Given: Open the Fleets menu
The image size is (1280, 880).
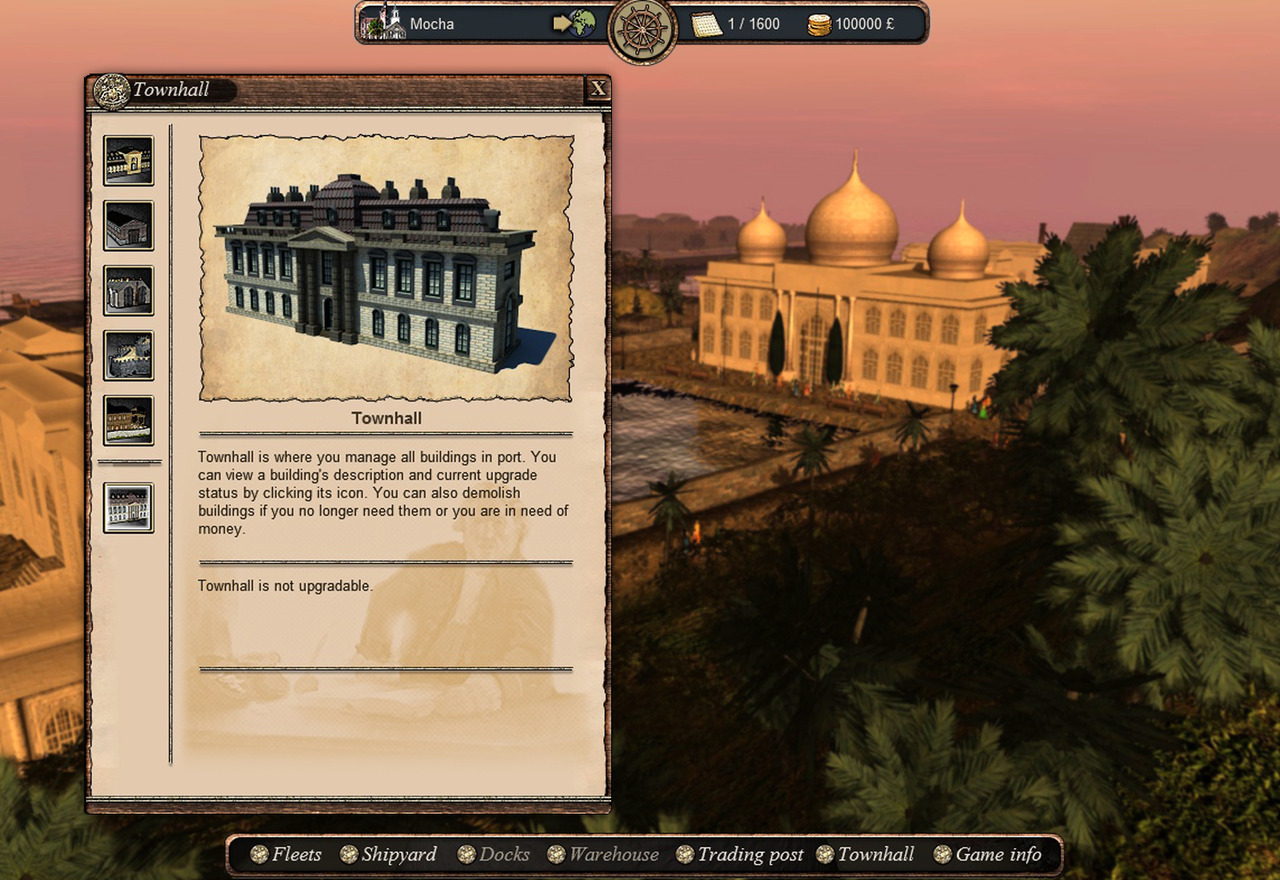Looking at the screenshot, I should 286,855.
